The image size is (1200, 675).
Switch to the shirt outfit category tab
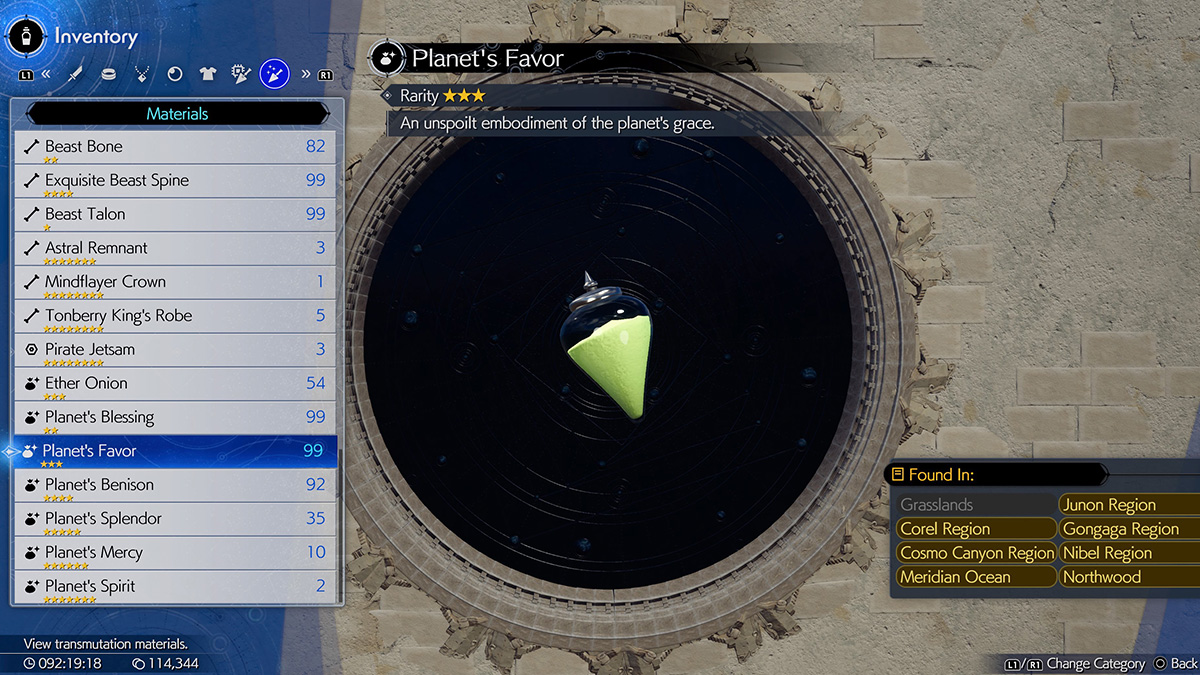click(207, 74)
